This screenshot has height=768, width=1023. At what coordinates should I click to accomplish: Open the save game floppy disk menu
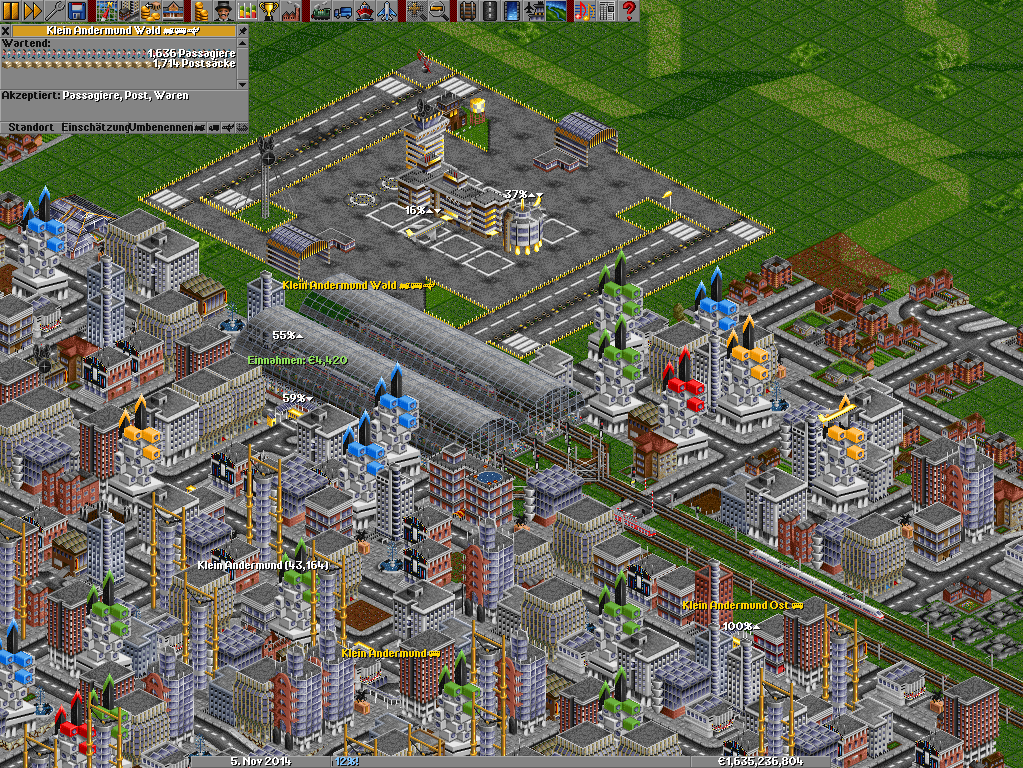[x=80, y=11]
